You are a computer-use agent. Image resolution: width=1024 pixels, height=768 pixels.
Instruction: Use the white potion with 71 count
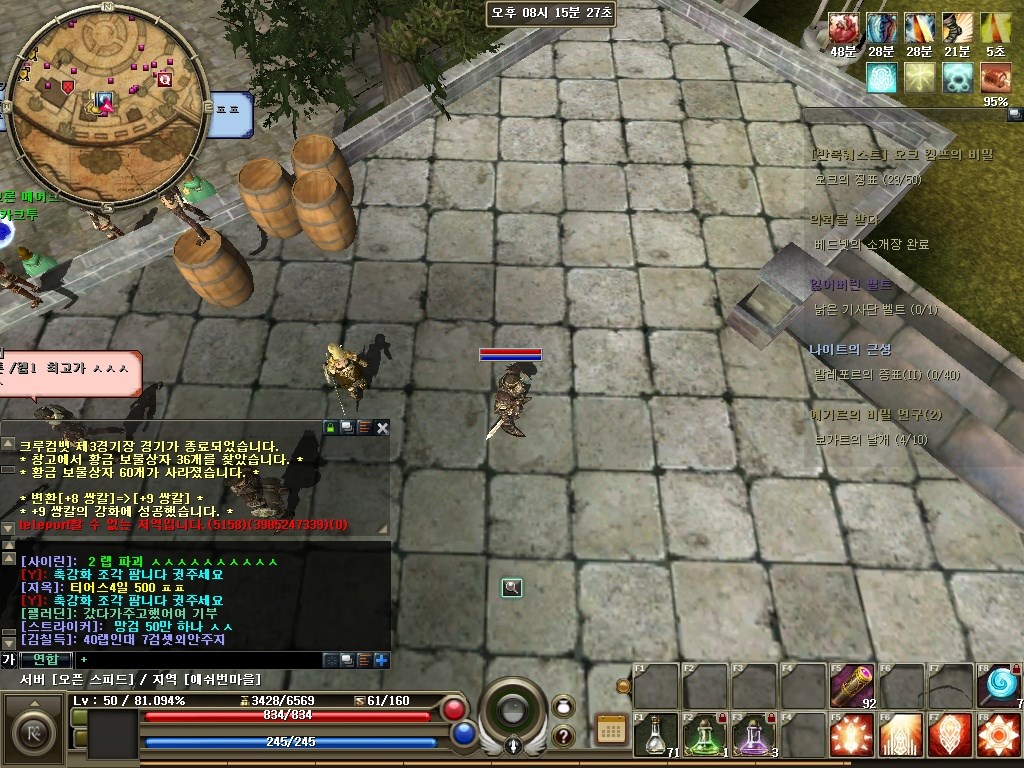[x=656, y=735]
